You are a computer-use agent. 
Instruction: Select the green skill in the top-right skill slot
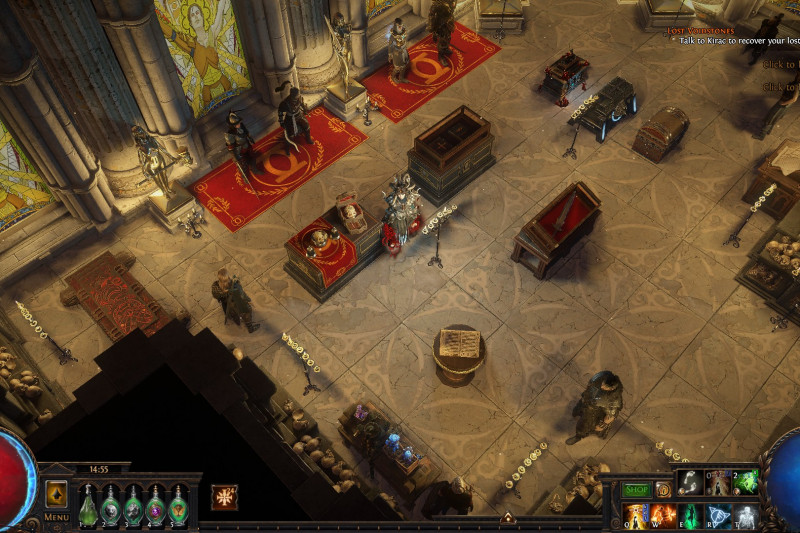(746, 482)
